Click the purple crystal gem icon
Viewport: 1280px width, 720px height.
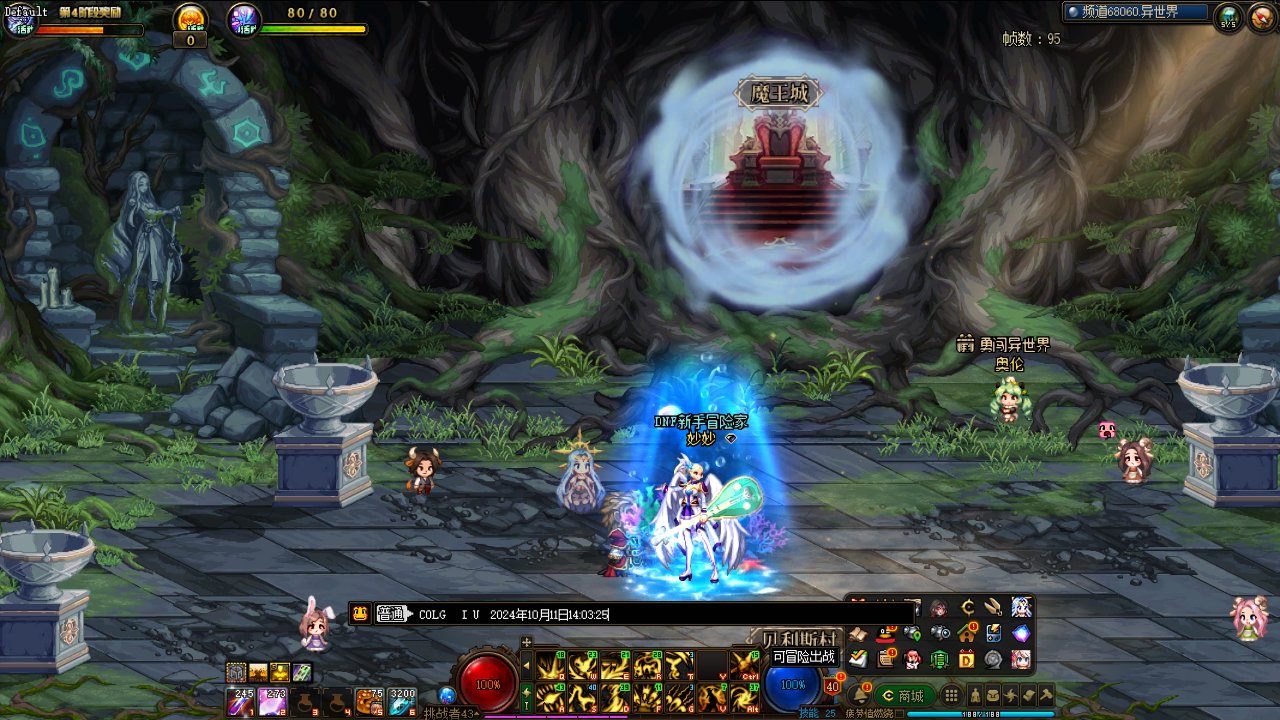pyautogui.click(x=1020, y=633)
